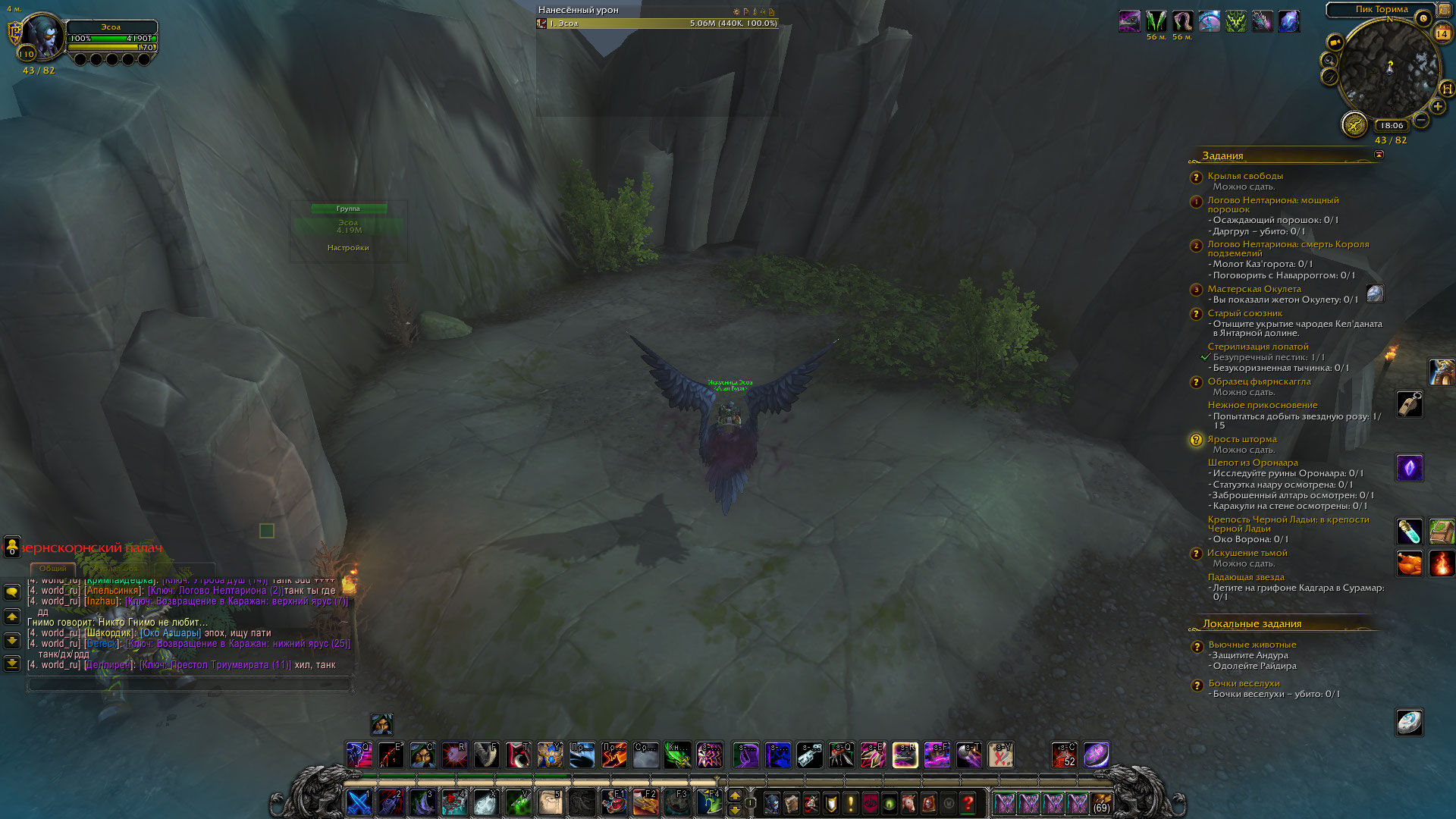Click the Эсоа player portrait
The width and height of the screenshot is (1456, 819).
click(x=44, y=36)
